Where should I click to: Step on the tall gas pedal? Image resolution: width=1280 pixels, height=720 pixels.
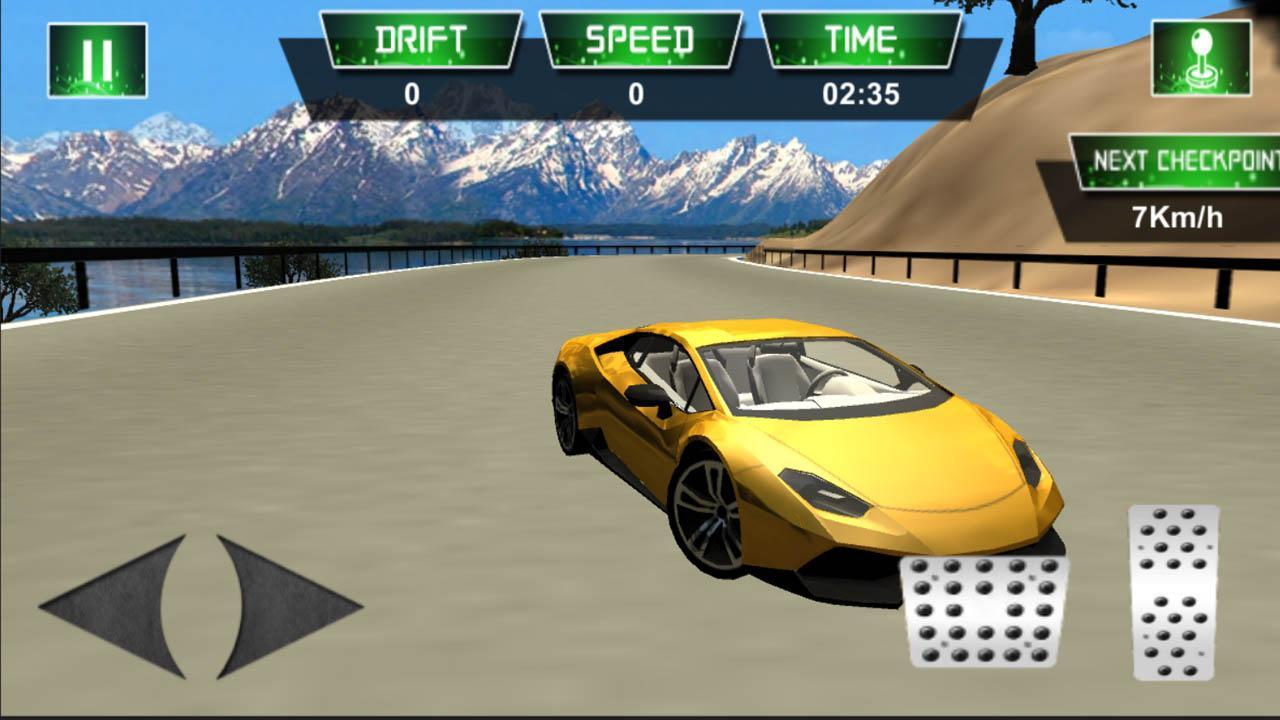click(x=1174, y=592)
